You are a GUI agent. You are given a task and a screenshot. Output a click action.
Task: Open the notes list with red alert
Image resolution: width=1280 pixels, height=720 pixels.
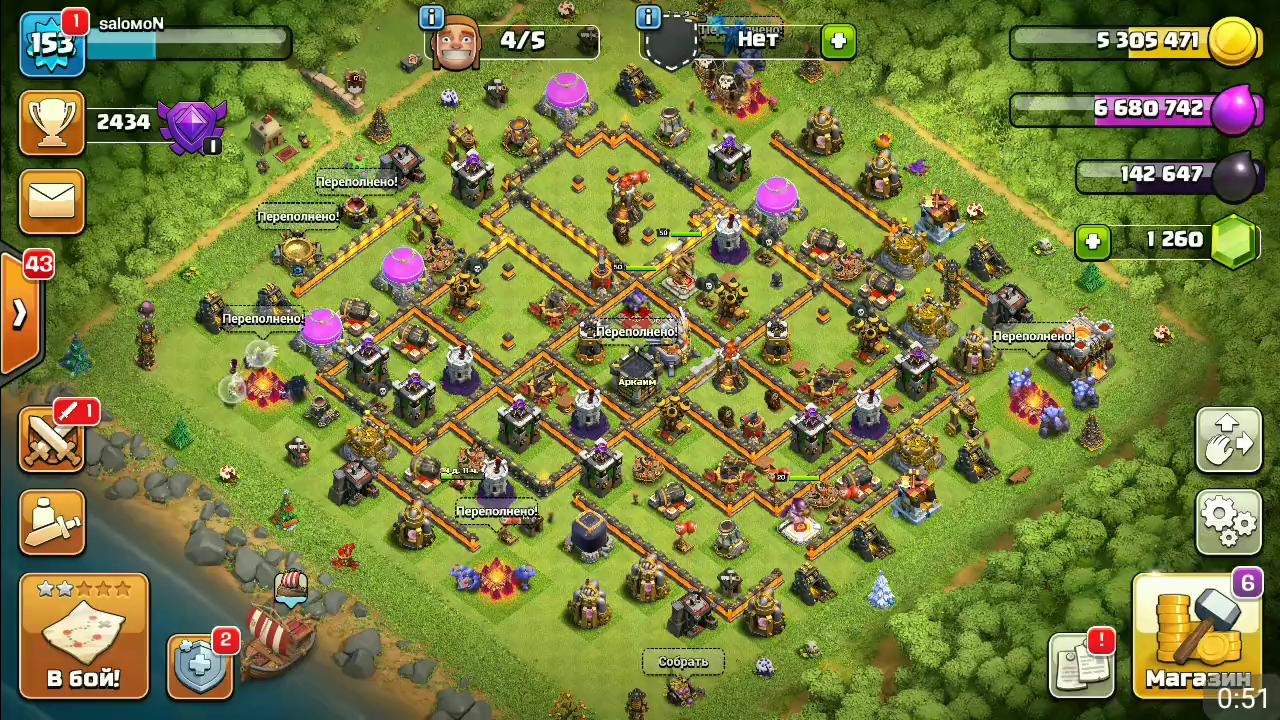pyautogui.click(x=1081, y=665)
